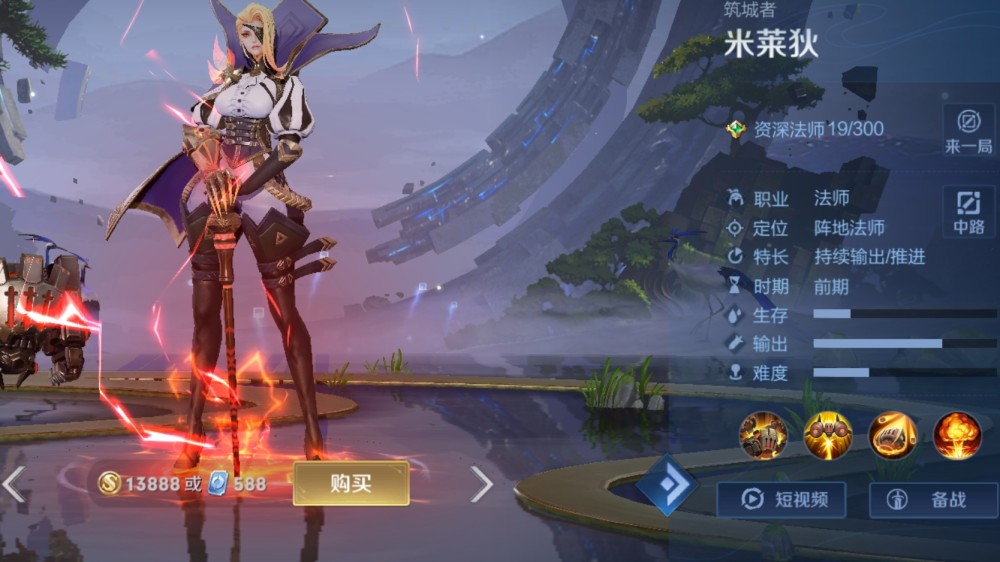View the mechanical robot passive skill icon
This screenshot has height=562, width=1000.
pyautogui.click(x=763, y=435)
